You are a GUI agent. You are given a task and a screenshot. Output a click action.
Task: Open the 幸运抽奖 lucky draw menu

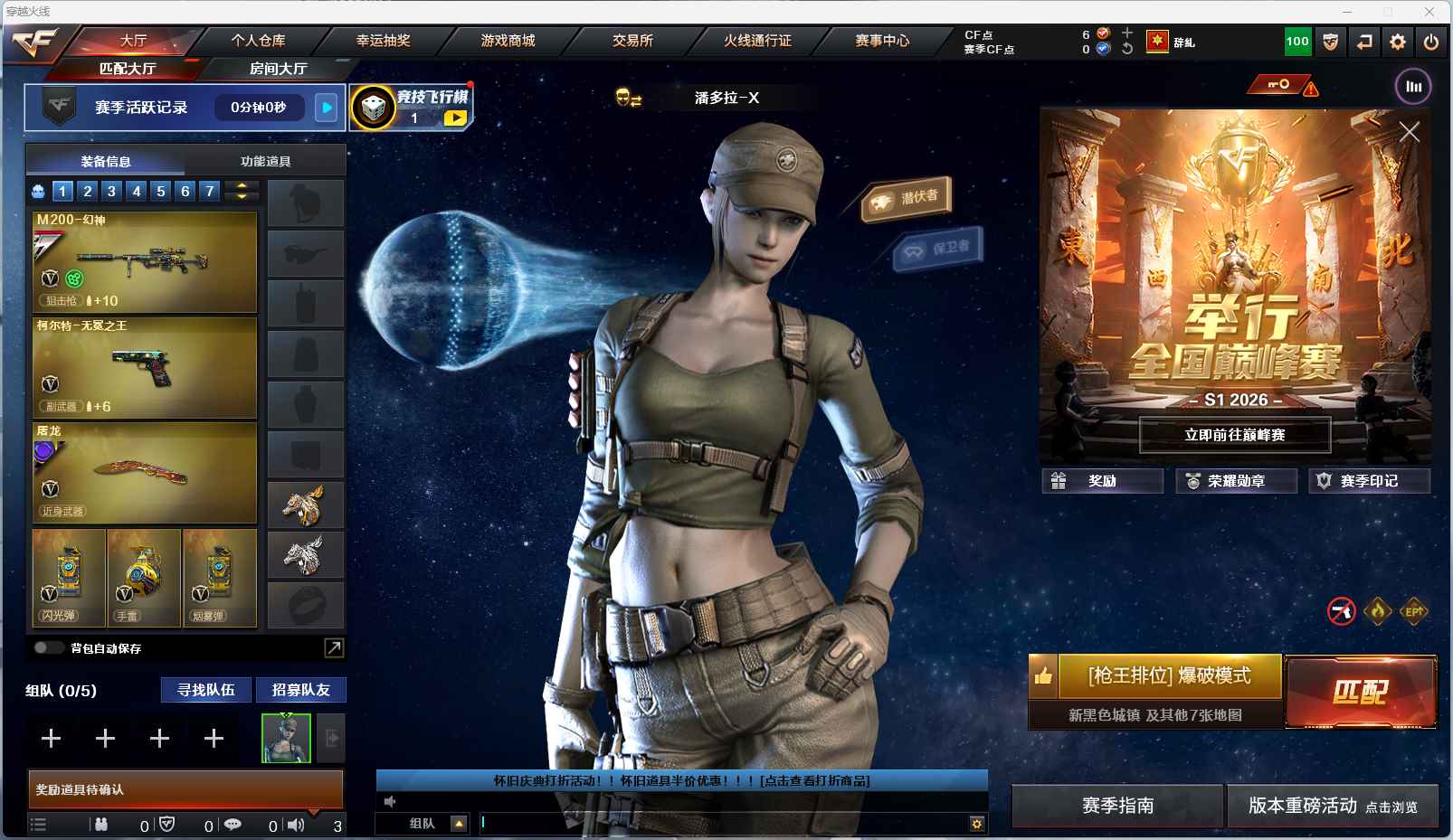383,41
